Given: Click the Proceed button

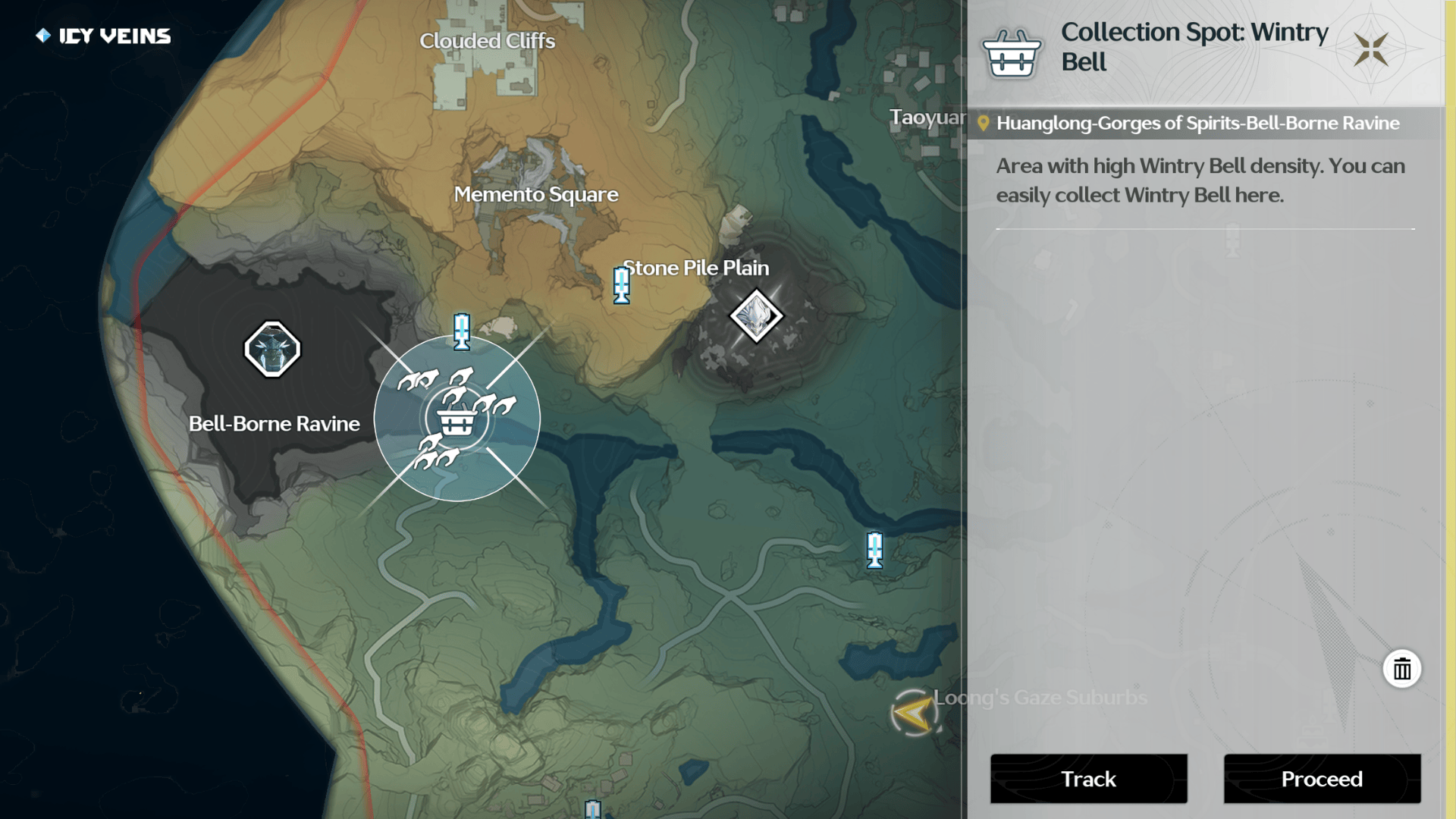Looking at the screenshot, I should [x=1322, y=779].
